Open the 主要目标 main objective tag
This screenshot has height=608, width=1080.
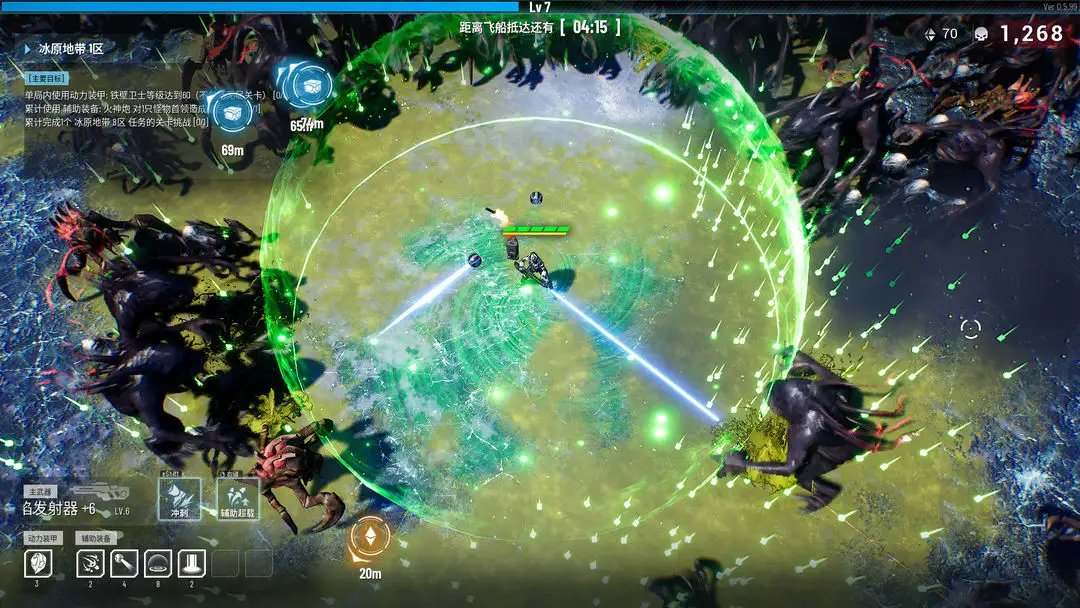46,77
